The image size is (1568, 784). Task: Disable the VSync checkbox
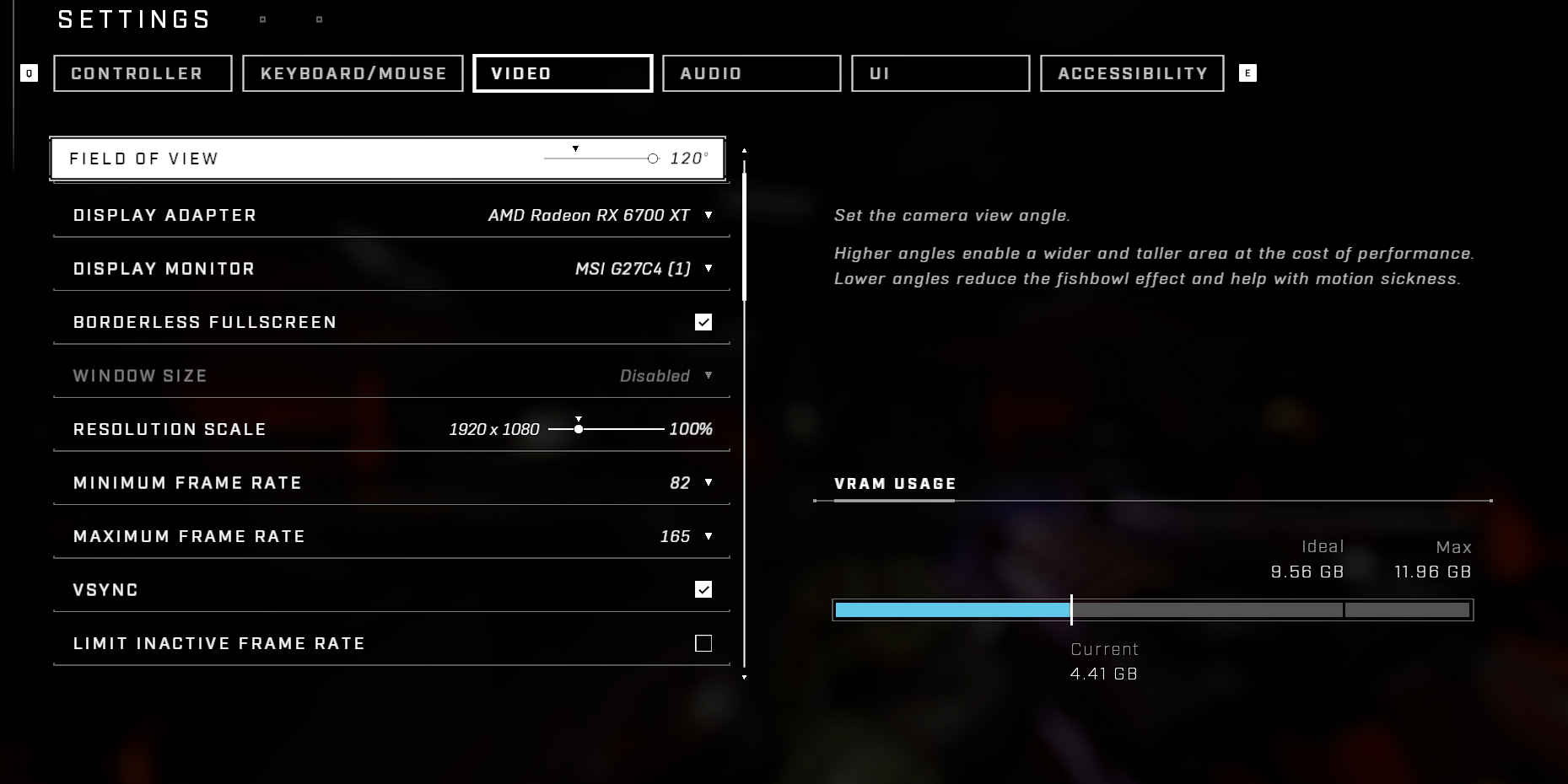pyautogui.click(x=703, y=589)
